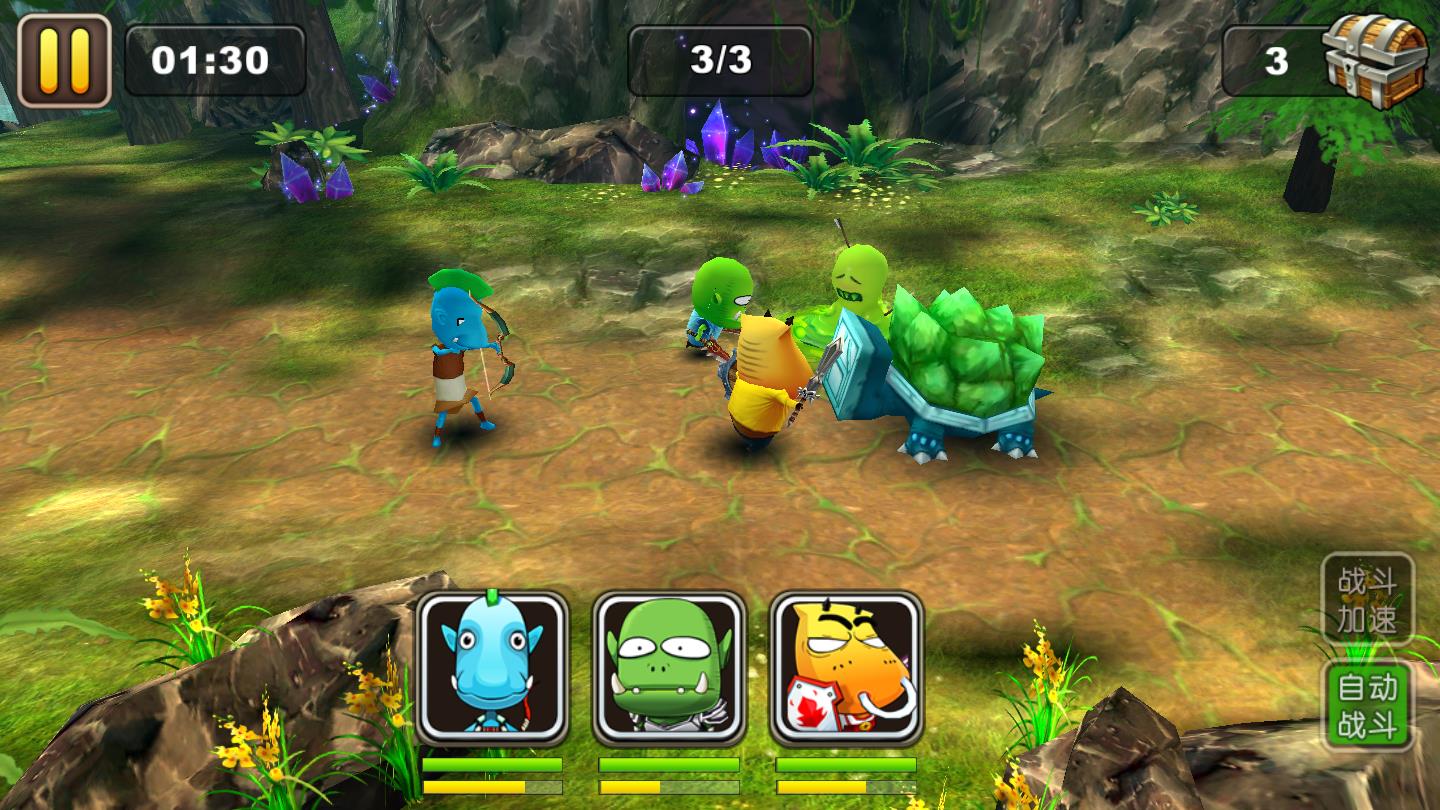Image resolution: width=1440 pixels, height=810 pixels.
Task: Activate the 战斗加速 battle speed-up button
Action: [1367, 599]
